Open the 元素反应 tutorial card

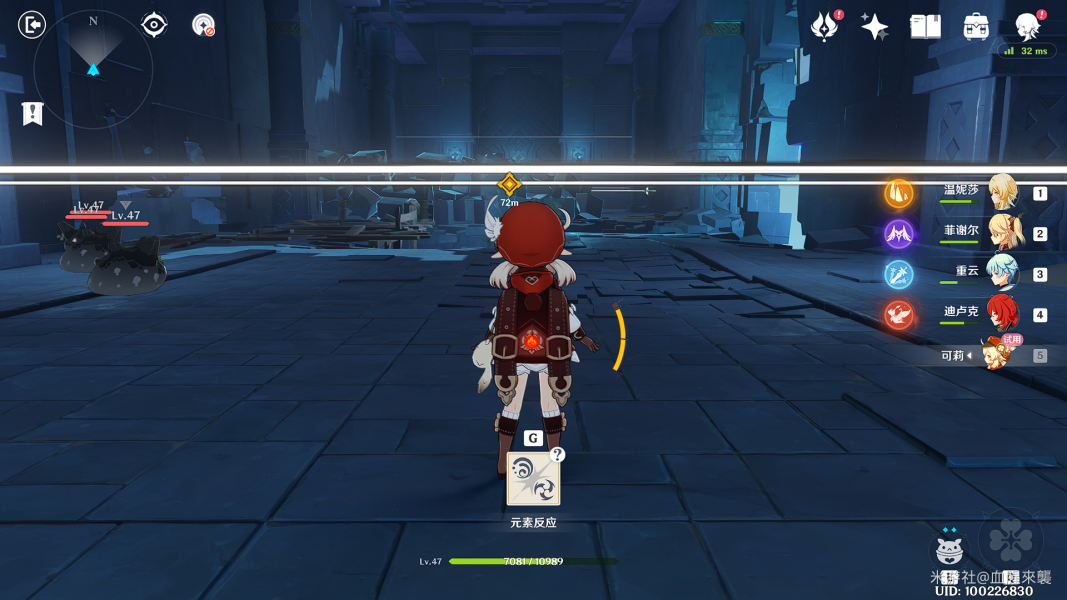[x=533, y=479]
